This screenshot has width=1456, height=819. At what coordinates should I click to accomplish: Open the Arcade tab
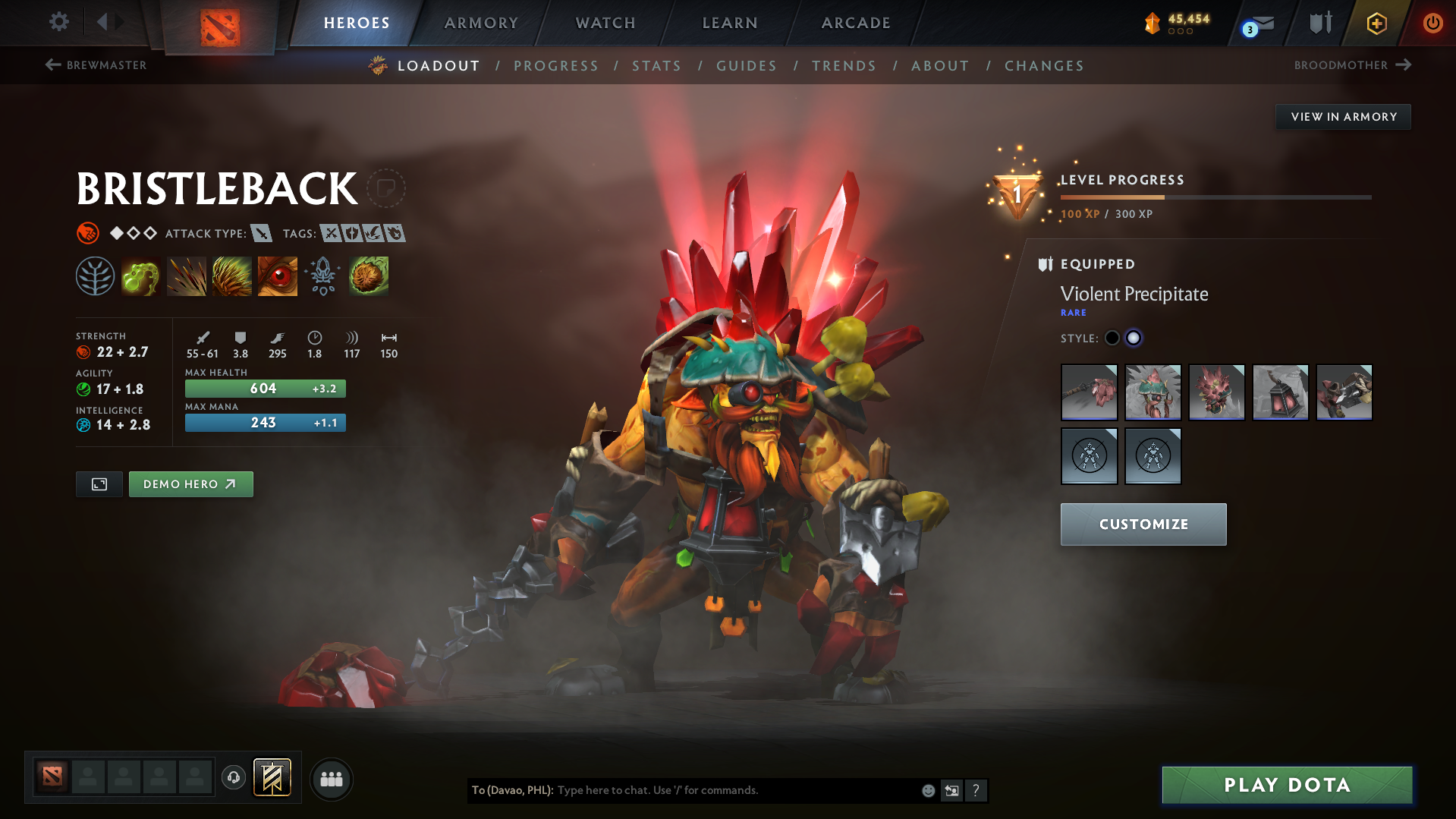[x=856, y=23]
